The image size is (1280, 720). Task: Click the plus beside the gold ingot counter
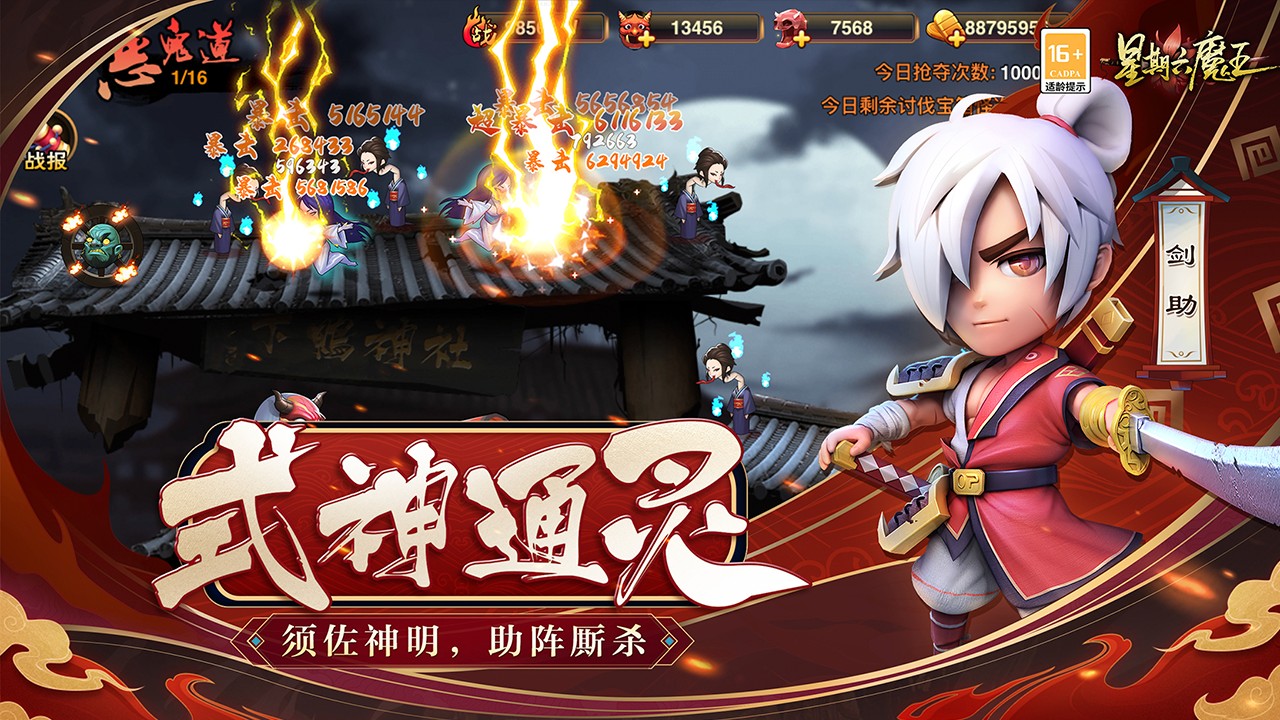tap(958, 38)
